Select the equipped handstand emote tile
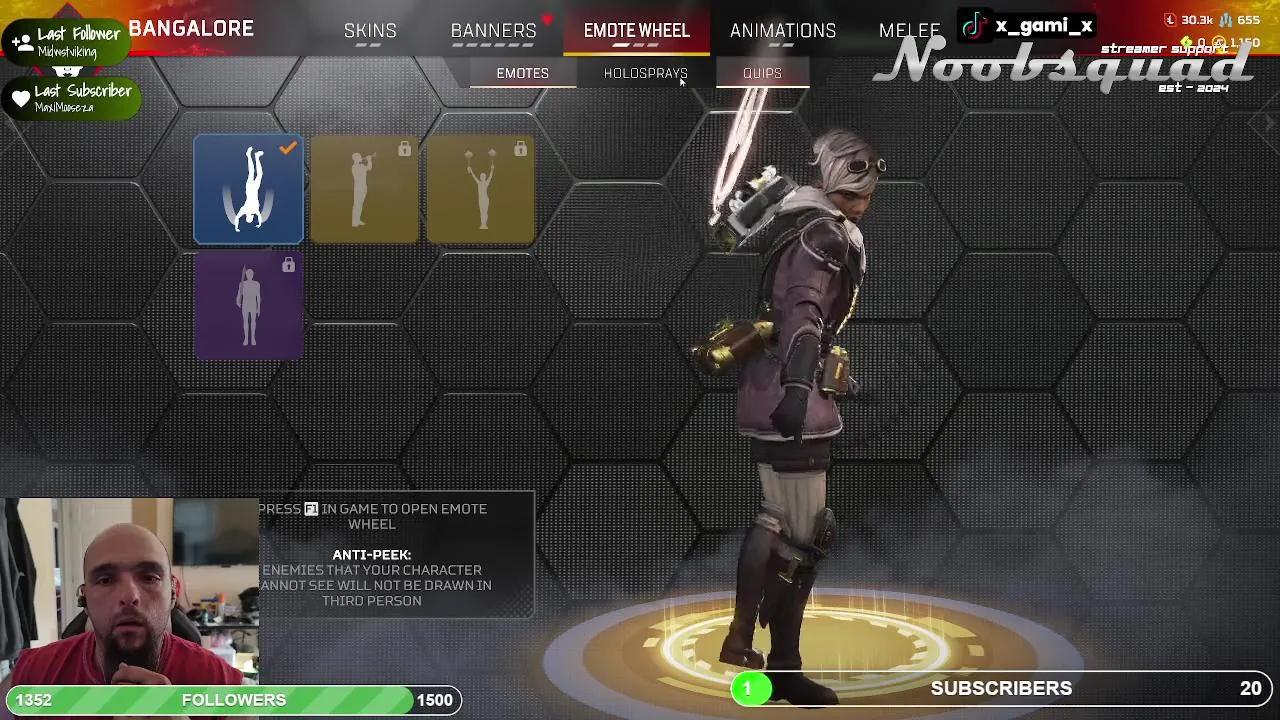 coord(248,189)
